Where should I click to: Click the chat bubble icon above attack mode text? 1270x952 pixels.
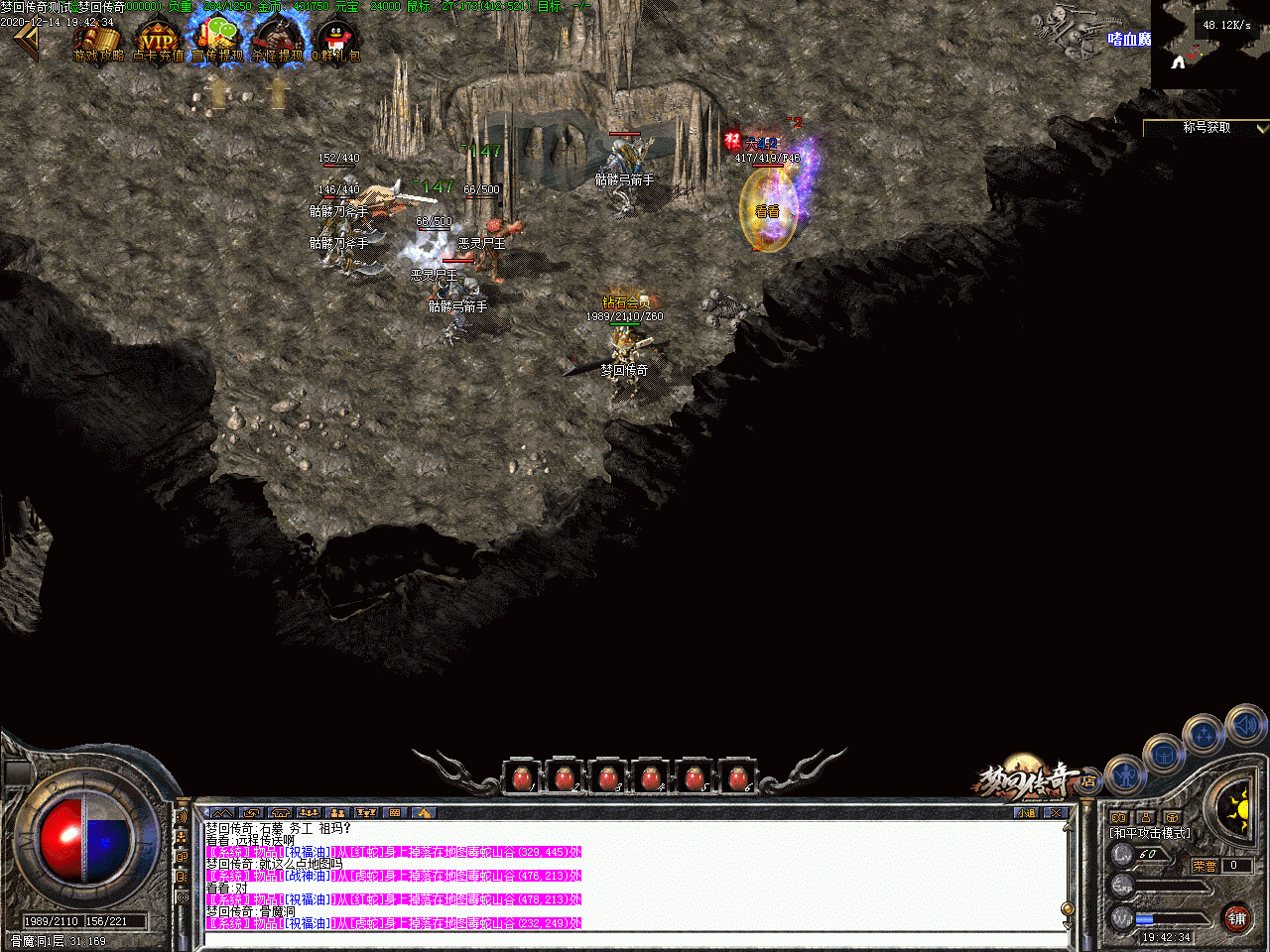pyautogui.click(x=1117, y=817)
